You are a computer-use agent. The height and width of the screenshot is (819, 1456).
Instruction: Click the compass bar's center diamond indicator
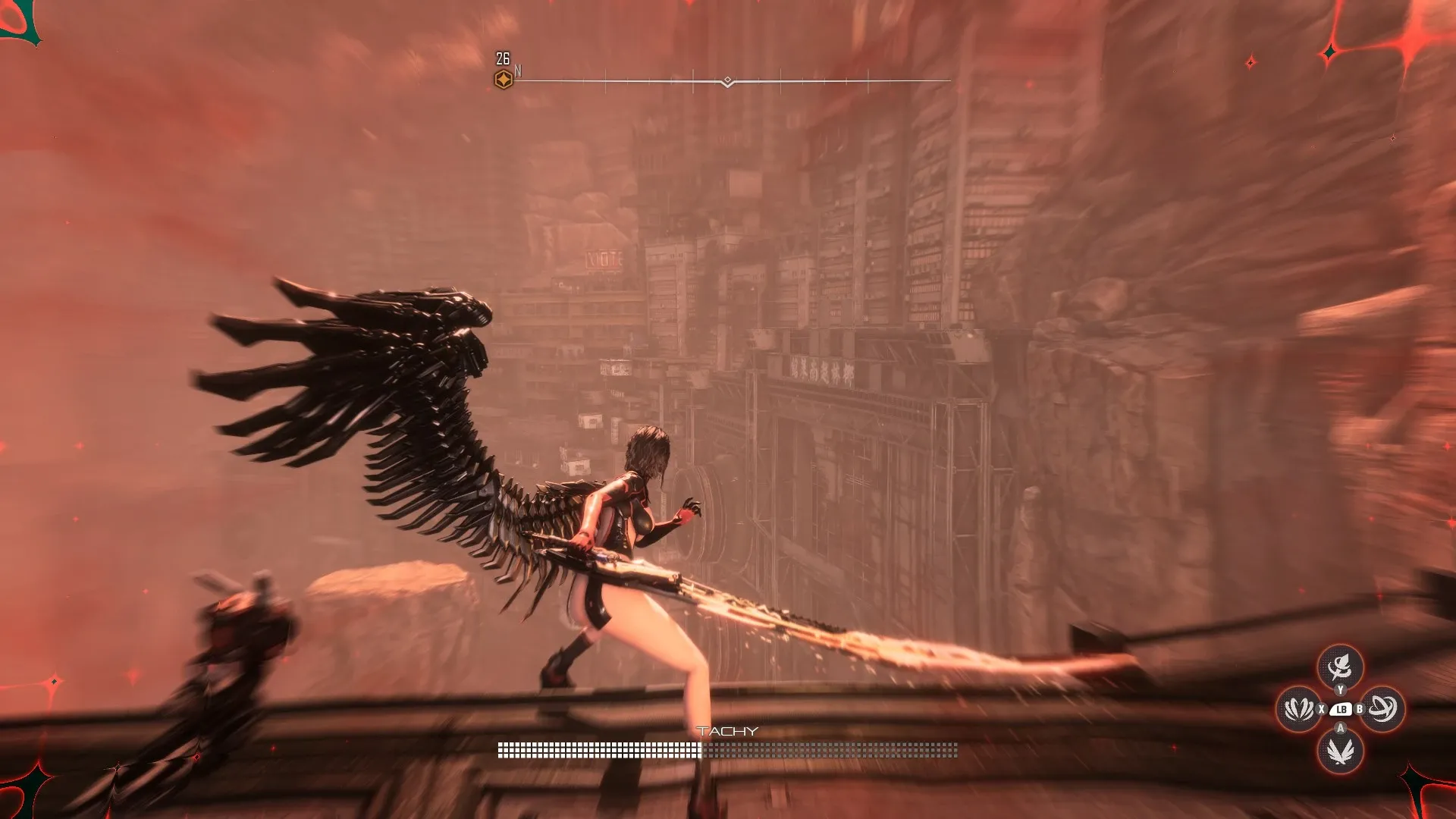[727, 80]
